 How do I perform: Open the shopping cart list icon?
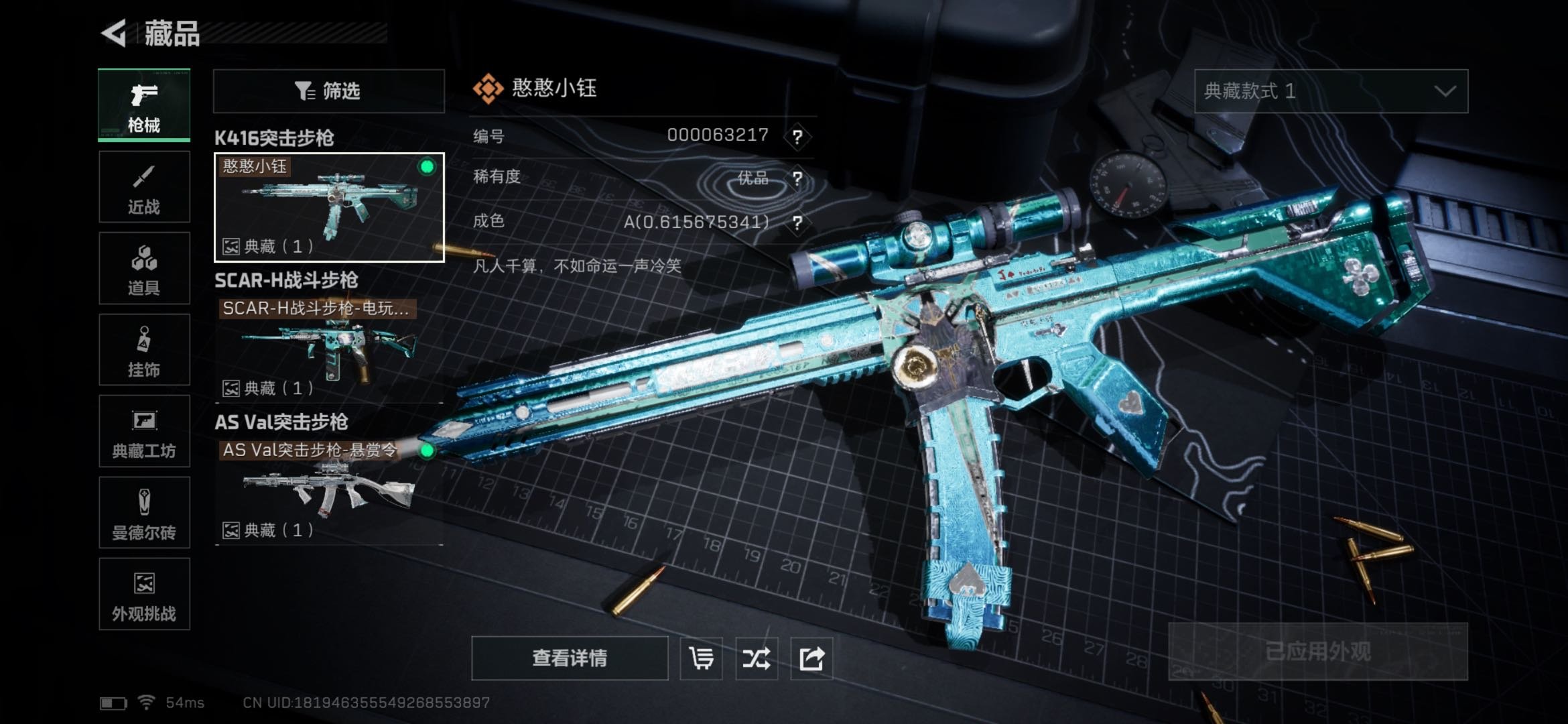click(x=701, y=658)
